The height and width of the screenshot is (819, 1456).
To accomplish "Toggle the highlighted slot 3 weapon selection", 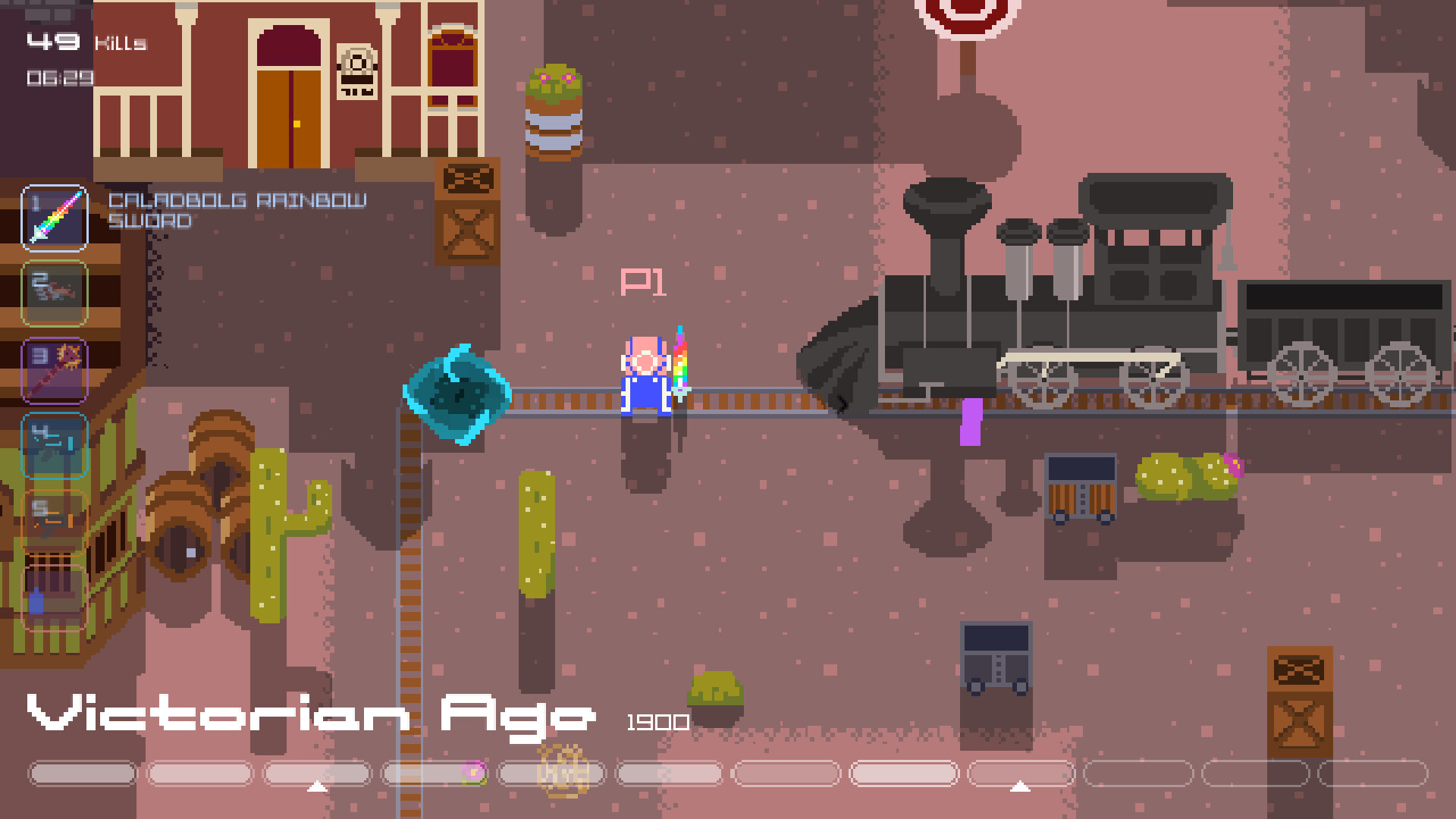I will [54, 369].
